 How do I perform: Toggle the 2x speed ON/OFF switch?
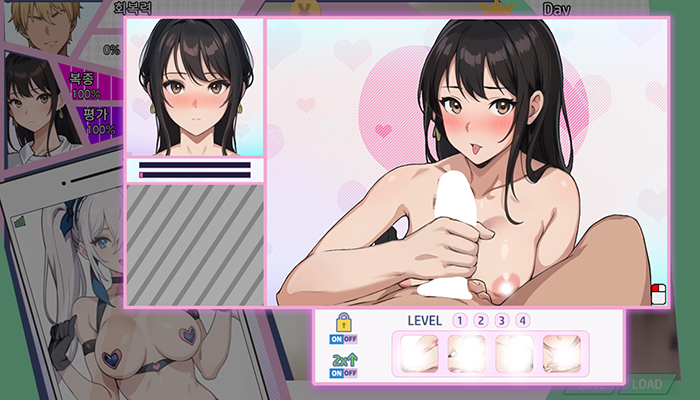click(343, 373)
